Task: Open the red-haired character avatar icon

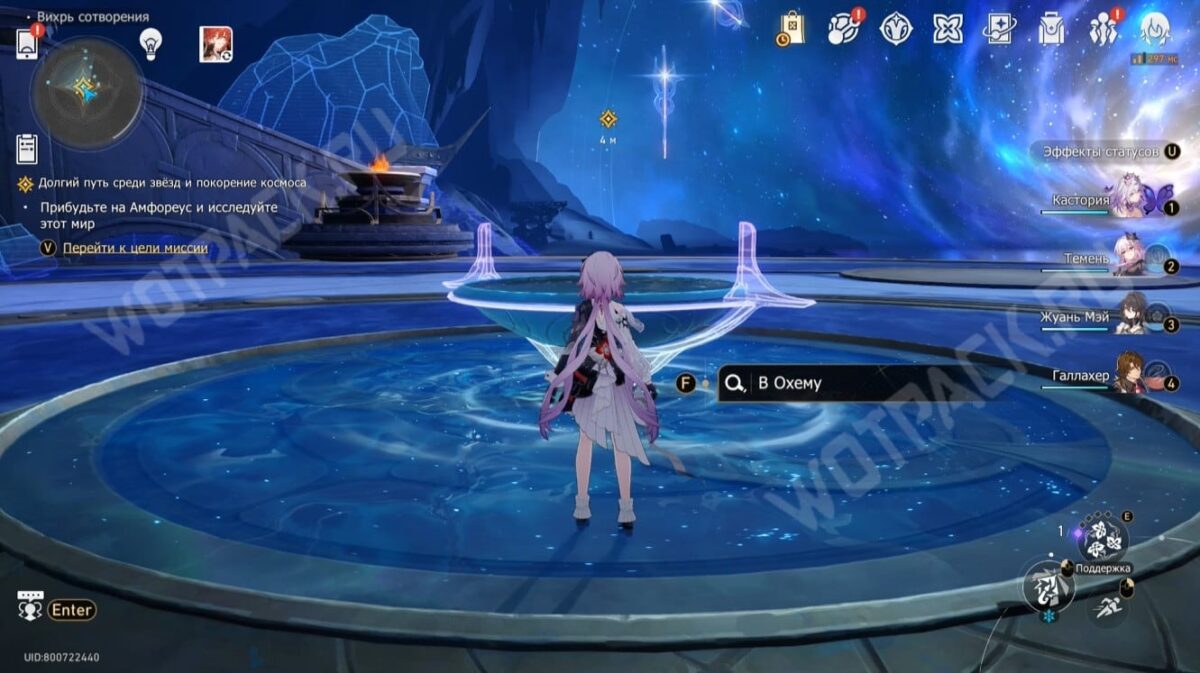Action: (x=215, y=44)
